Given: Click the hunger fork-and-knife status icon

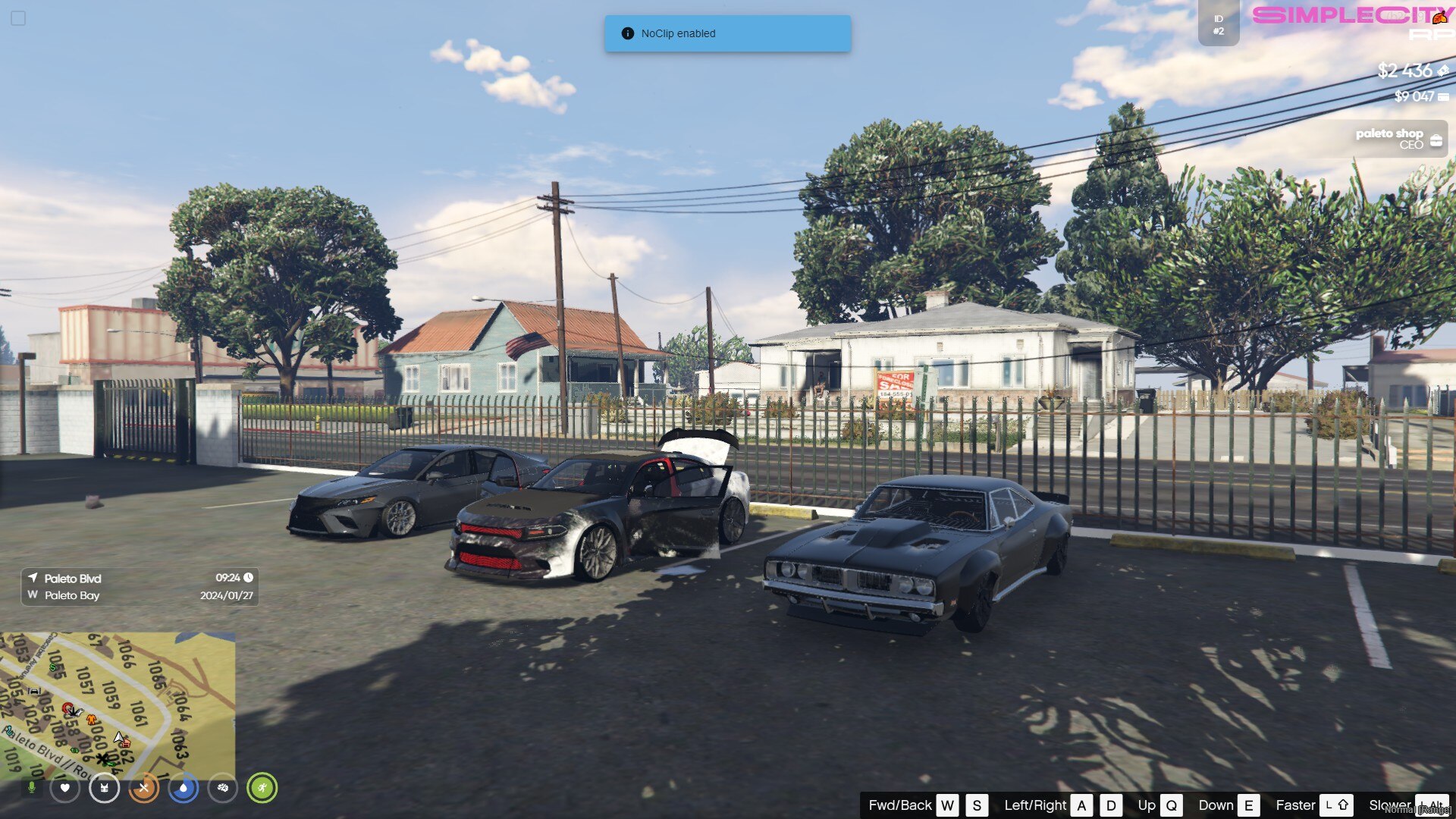Looking at the screenshot, I should click(x=143, y=788).
